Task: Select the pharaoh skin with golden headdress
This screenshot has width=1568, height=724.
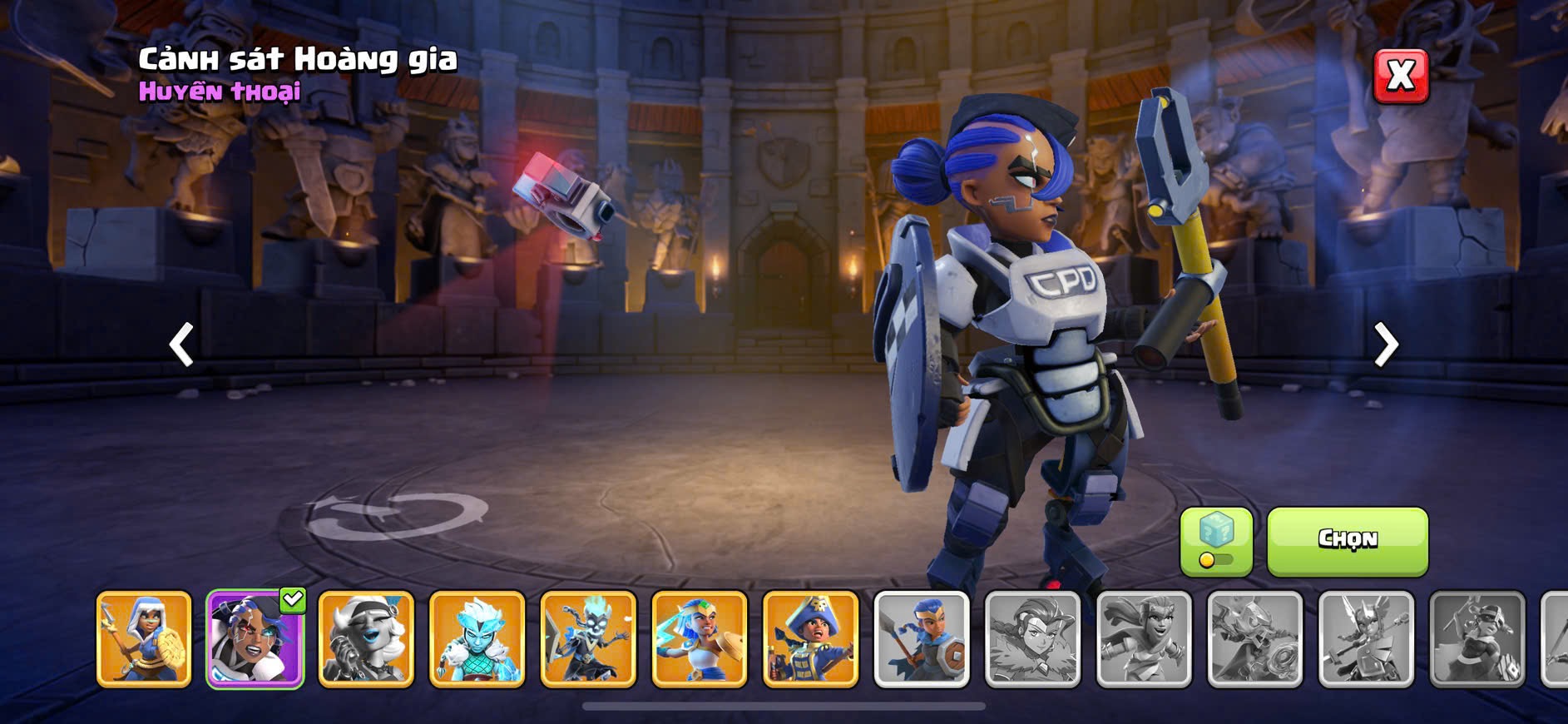Action: pos(700,639)
